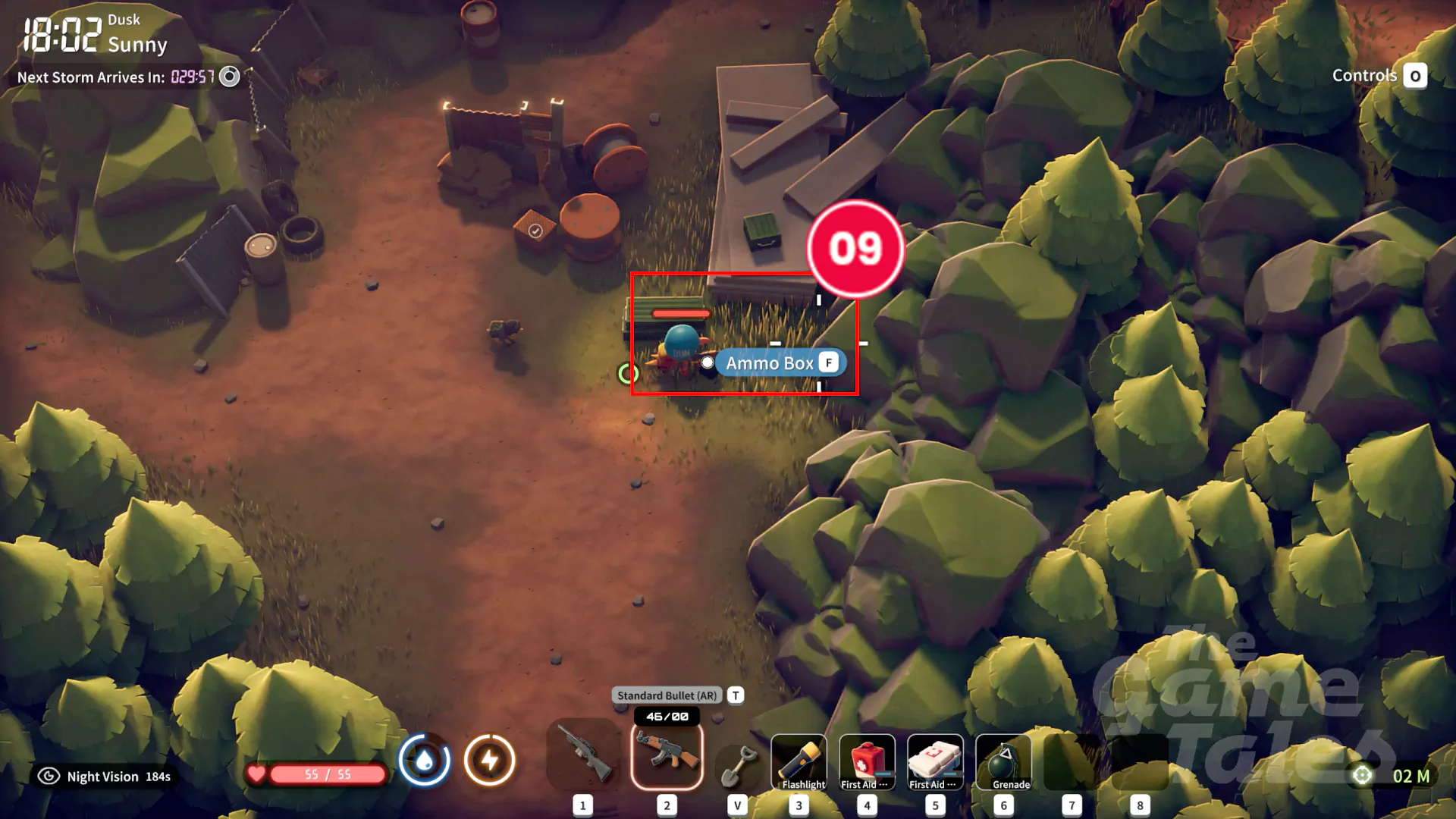The image size is (1456, 819).
Task: Click the water droplet thirst icon
Action: click(x=425, y=760)
